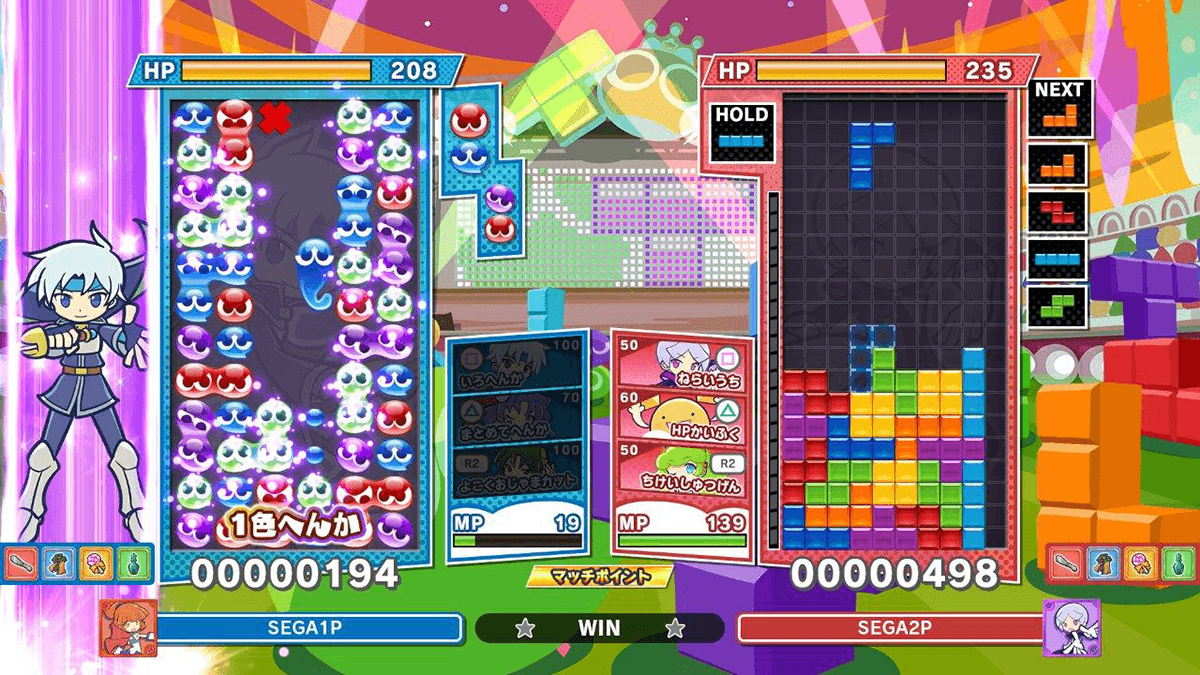Click the candy item in the red tray
This screenshot has height=675, width=1200.
[1139, 563]
